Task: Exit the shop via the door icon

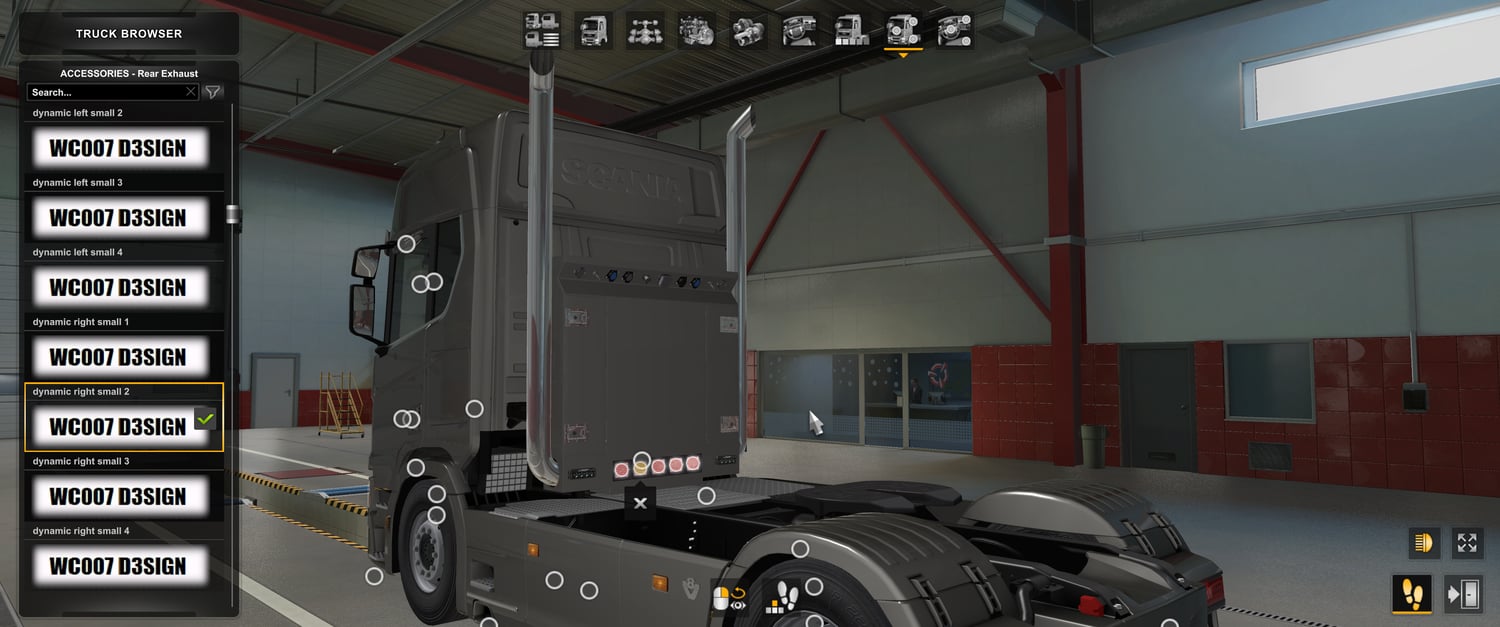Action: point(1464,594)
